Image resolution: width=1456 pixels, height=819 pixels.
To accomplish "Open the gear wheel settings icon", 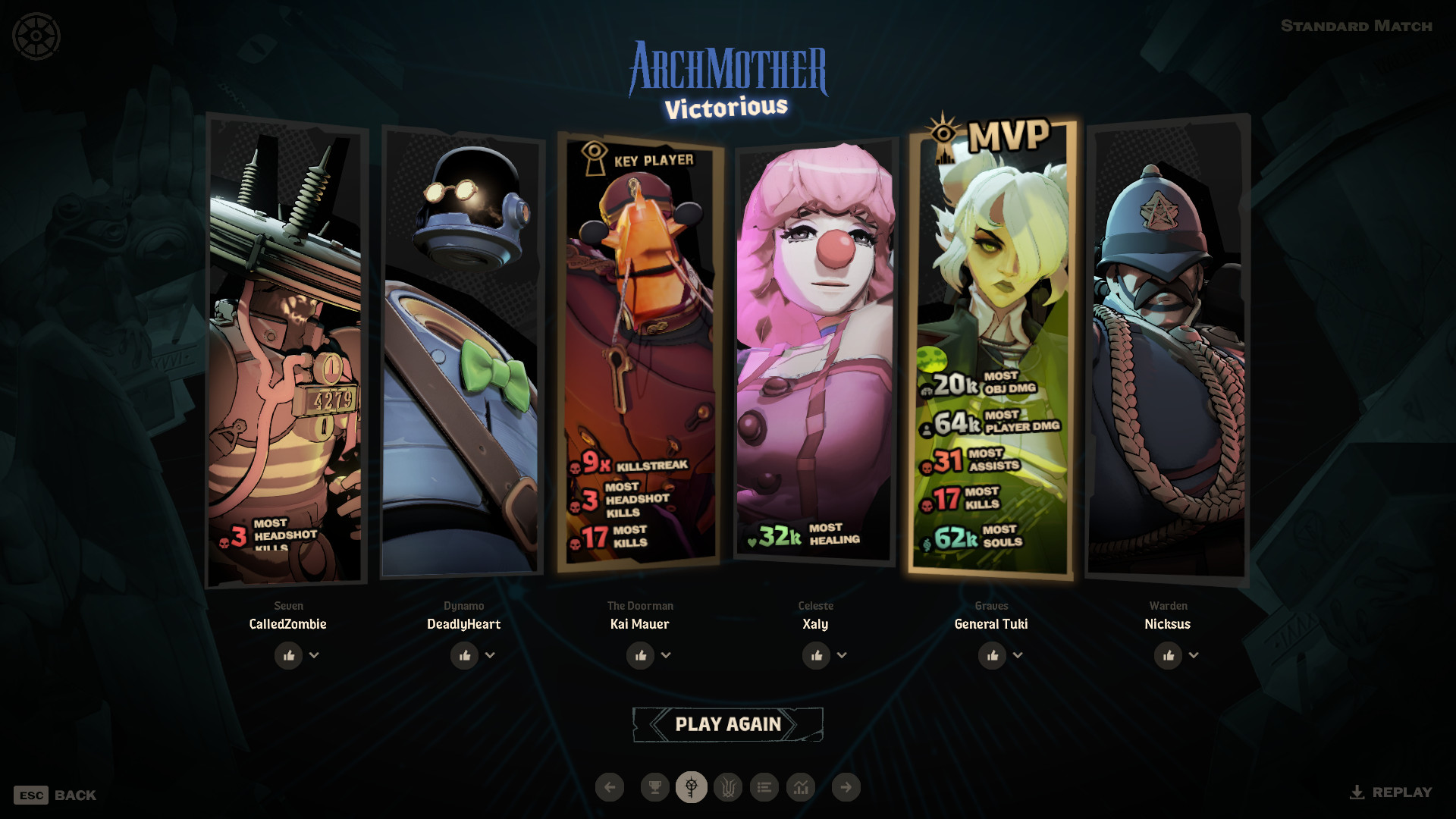I will (36, 36).
